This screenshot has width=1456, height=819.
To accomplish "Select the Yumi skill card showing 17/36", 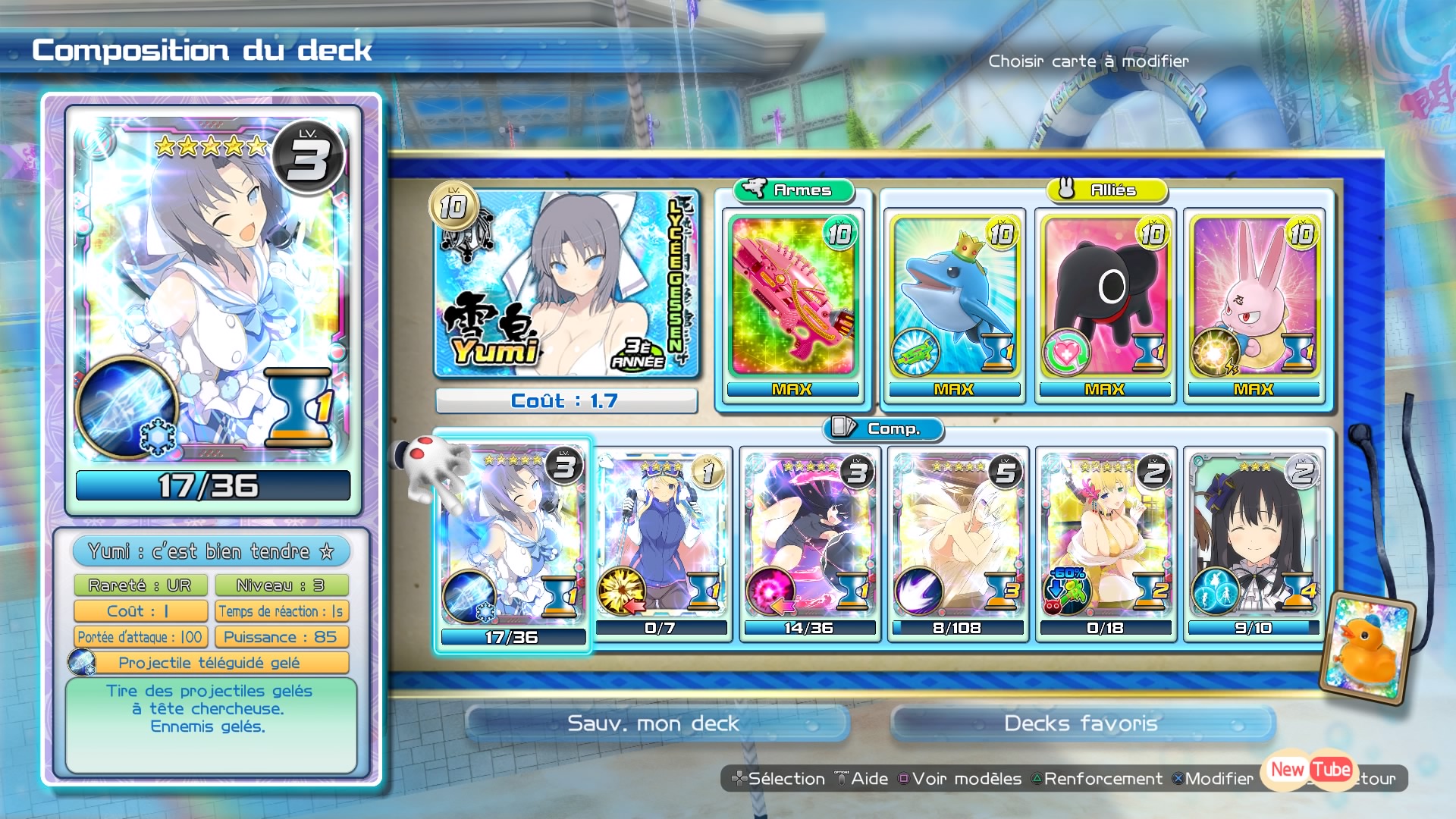I will (x=513, y=543).
